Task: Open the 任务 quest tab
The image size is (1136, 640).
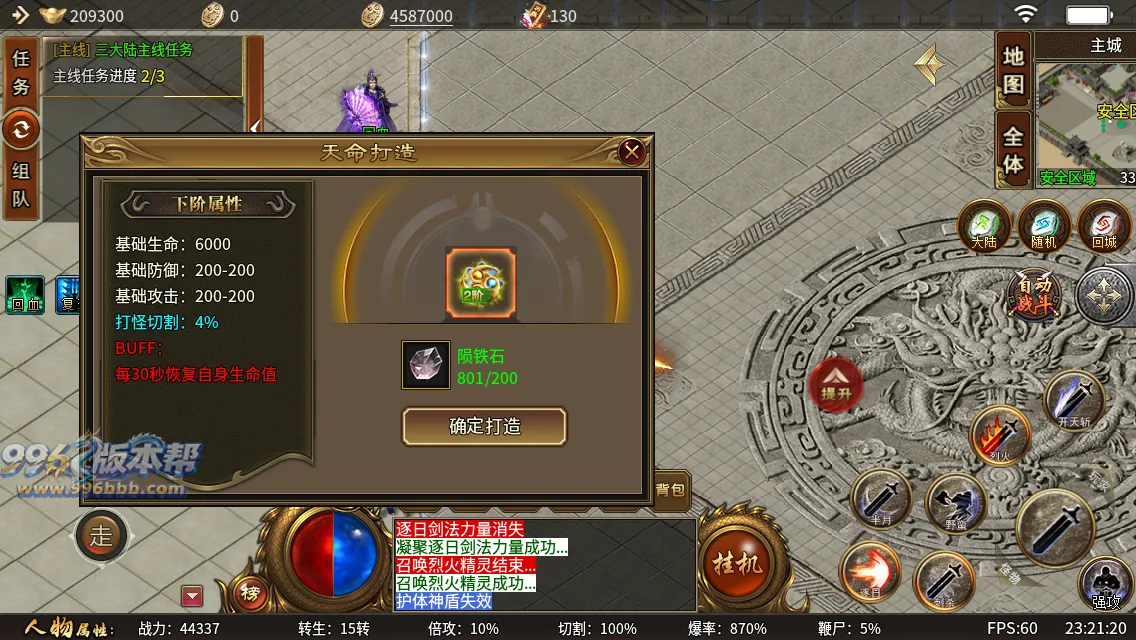Action: (21, 73)
